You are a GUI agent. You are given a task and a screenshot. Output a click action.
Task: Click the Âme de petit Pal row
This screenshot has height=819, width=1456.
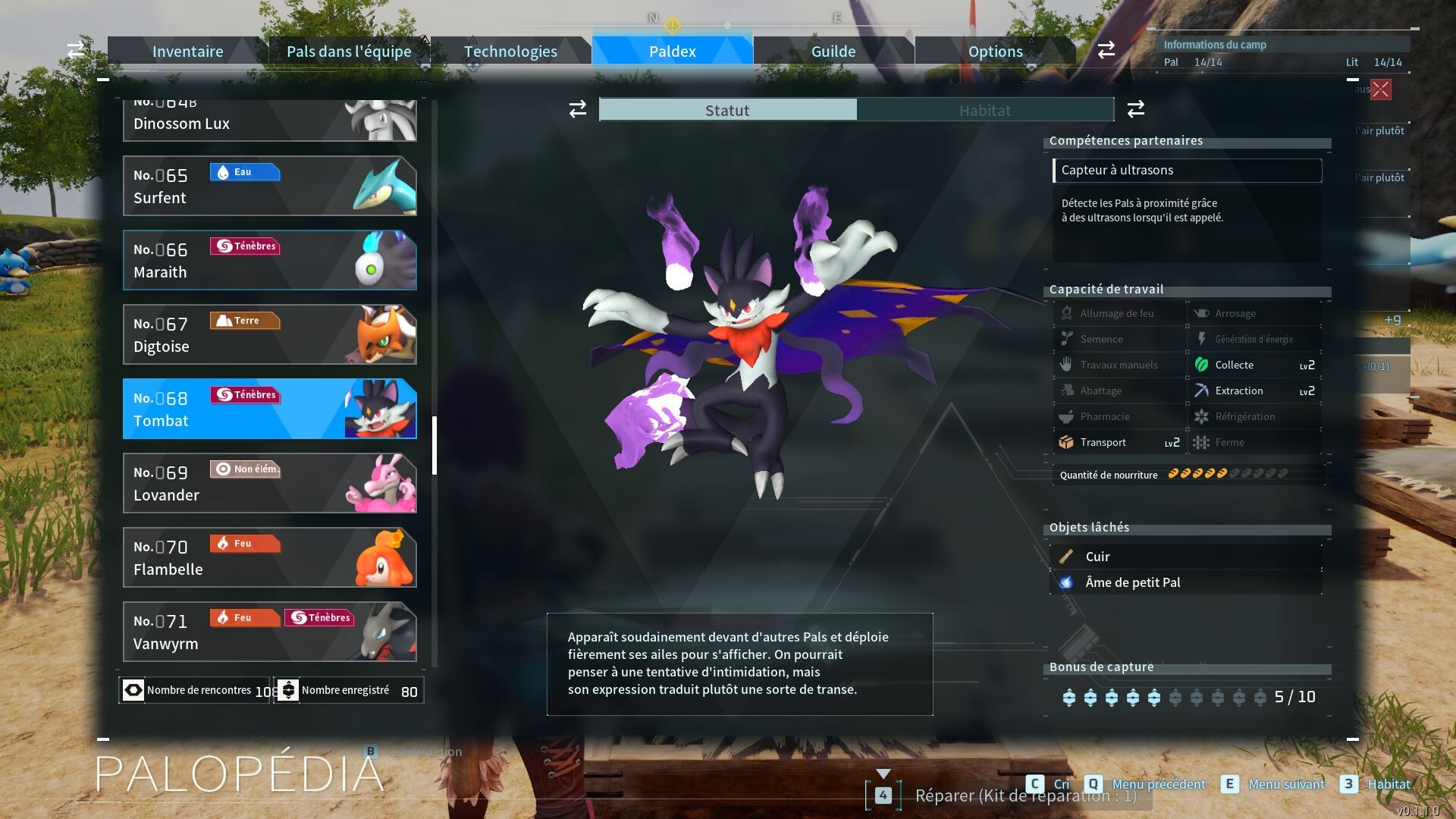1187,582
